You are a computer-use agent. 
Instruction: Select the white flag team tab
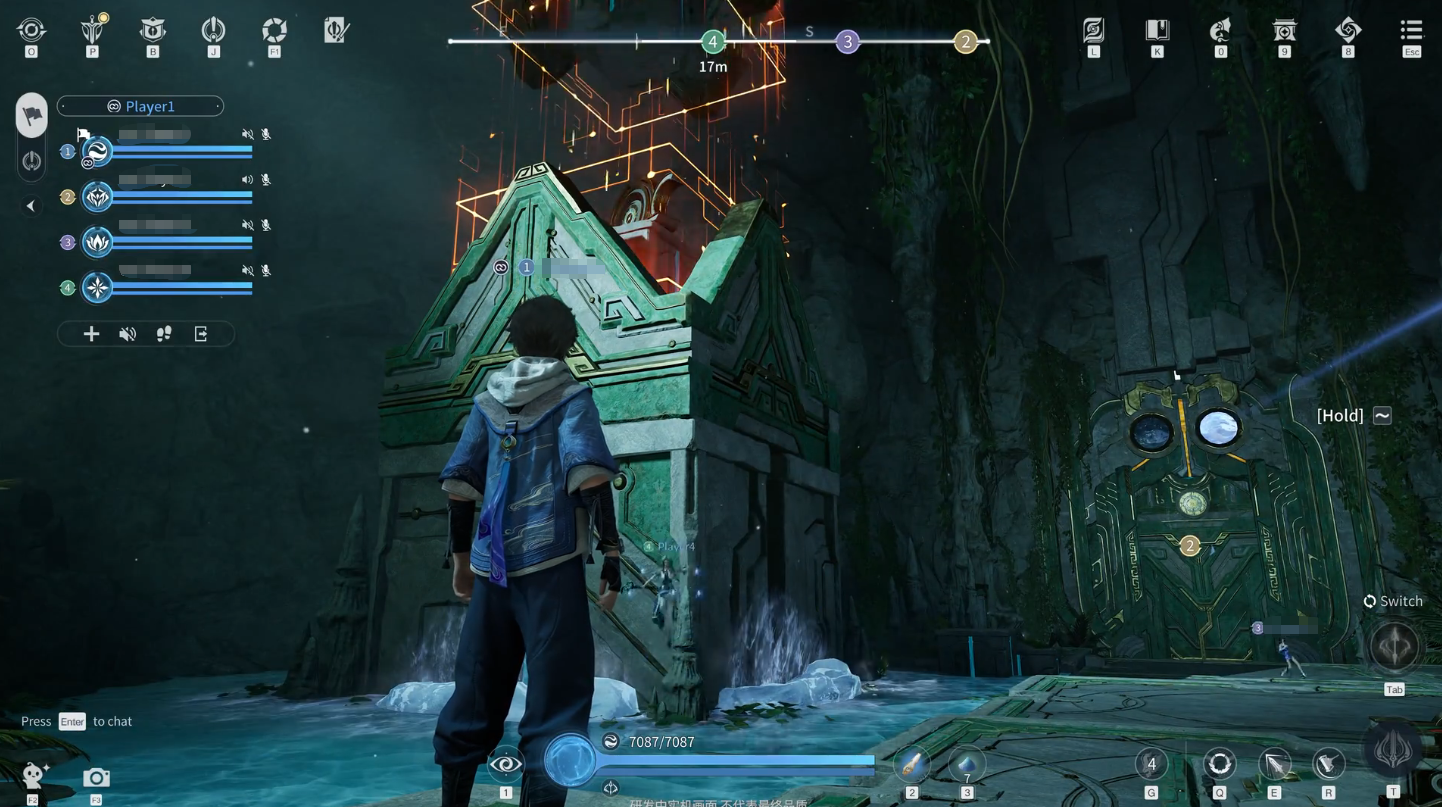click(x=32, y=115)
